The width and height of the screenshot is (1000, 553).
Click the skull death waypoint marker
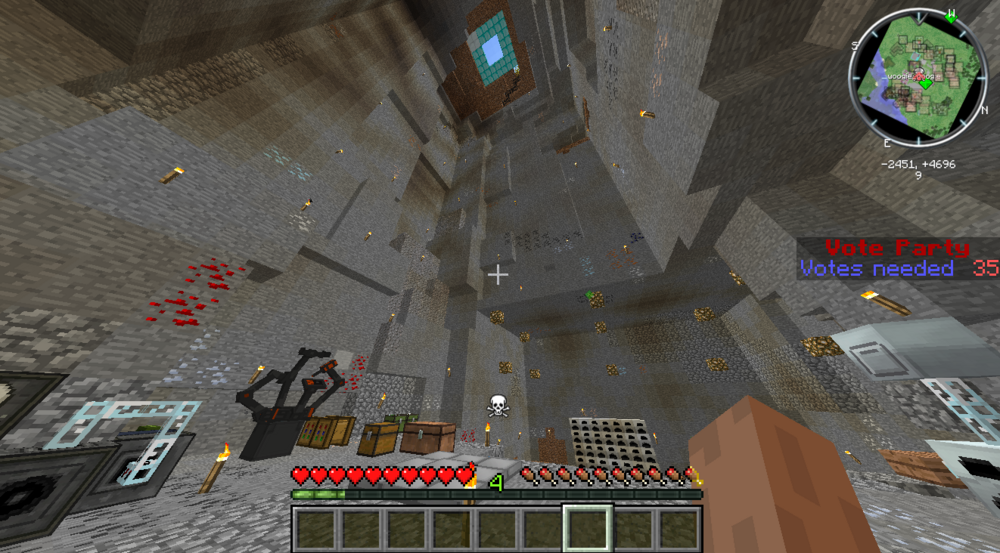[x=497, y=406]
